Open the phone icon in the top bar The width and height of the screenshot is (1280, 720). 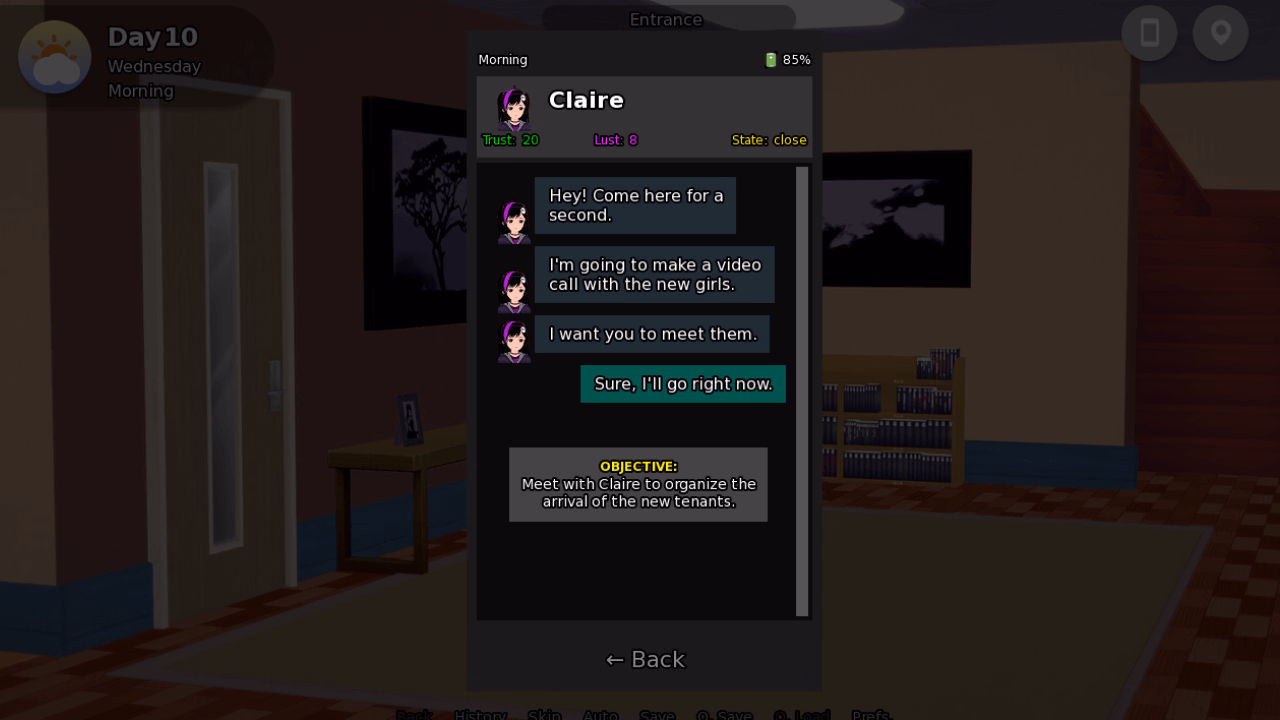(x=1149, y=33)
